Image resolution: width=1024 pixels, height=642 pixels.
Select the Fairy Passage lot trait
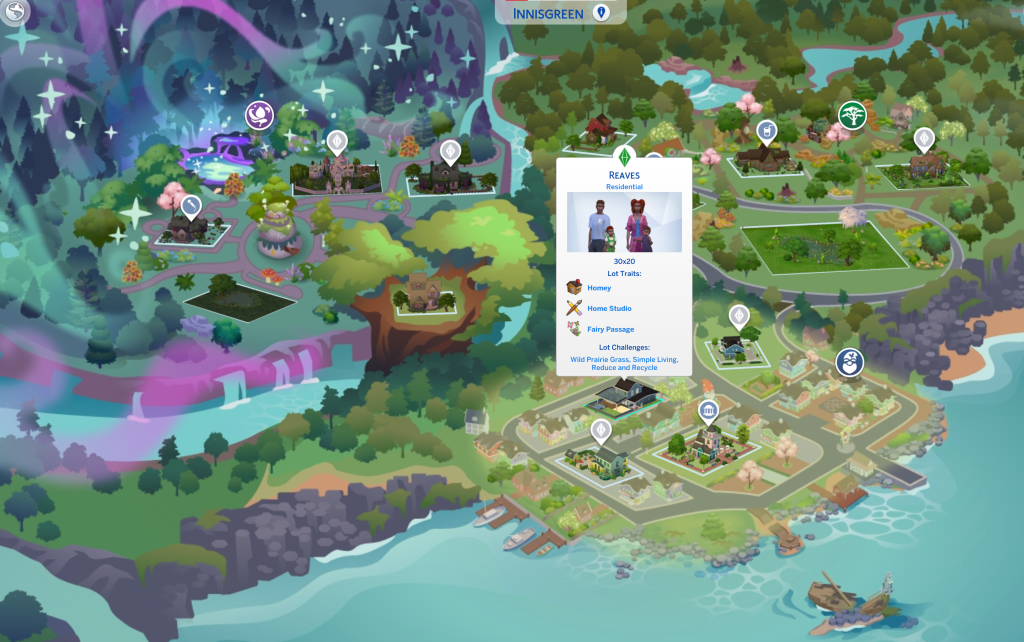pos(609,329)
